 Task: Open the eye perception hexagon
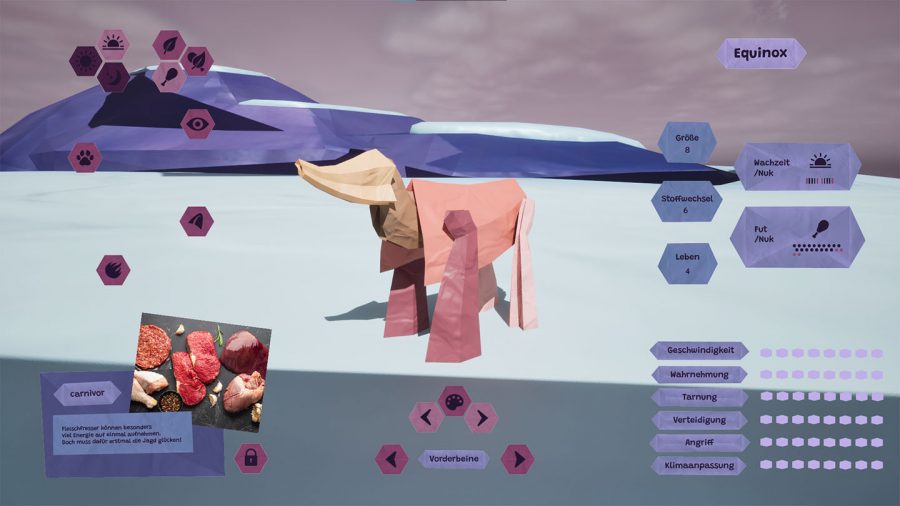pyautogui.click(x=197, y=123)
